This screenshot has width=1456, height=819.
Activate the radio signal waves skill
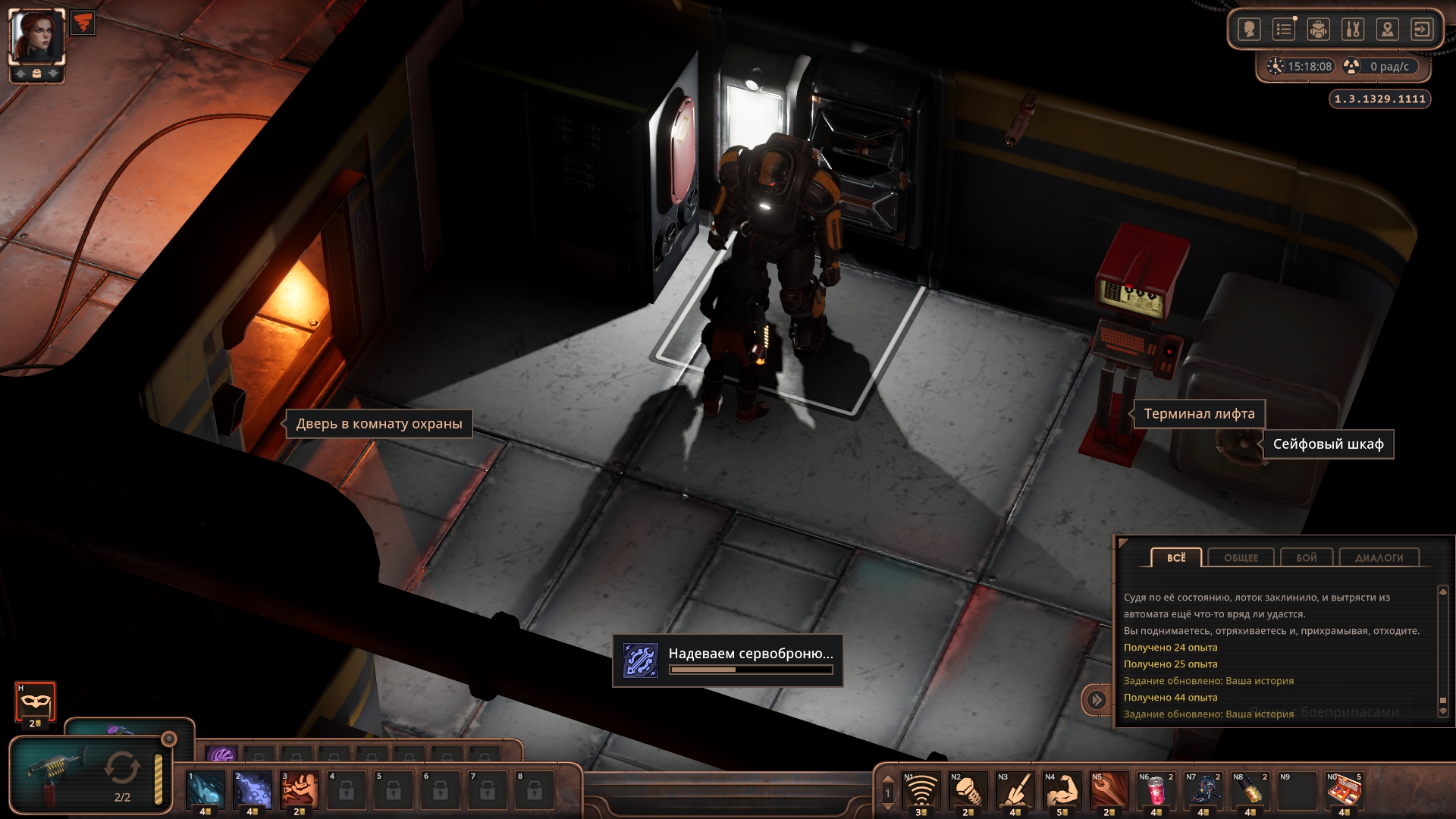[x=921, y=790]
